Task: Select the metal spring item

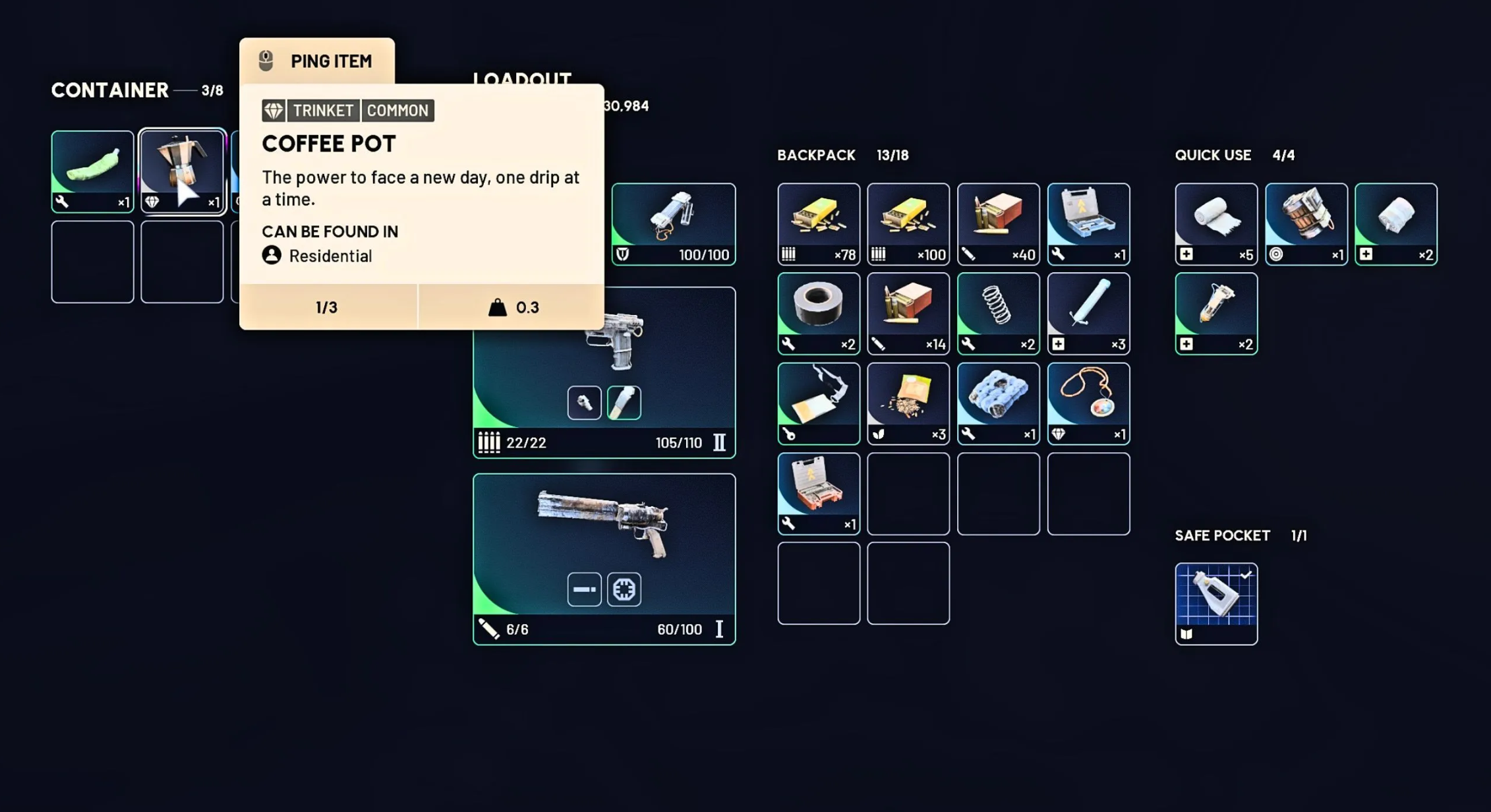Action: [x=998, y=313]
